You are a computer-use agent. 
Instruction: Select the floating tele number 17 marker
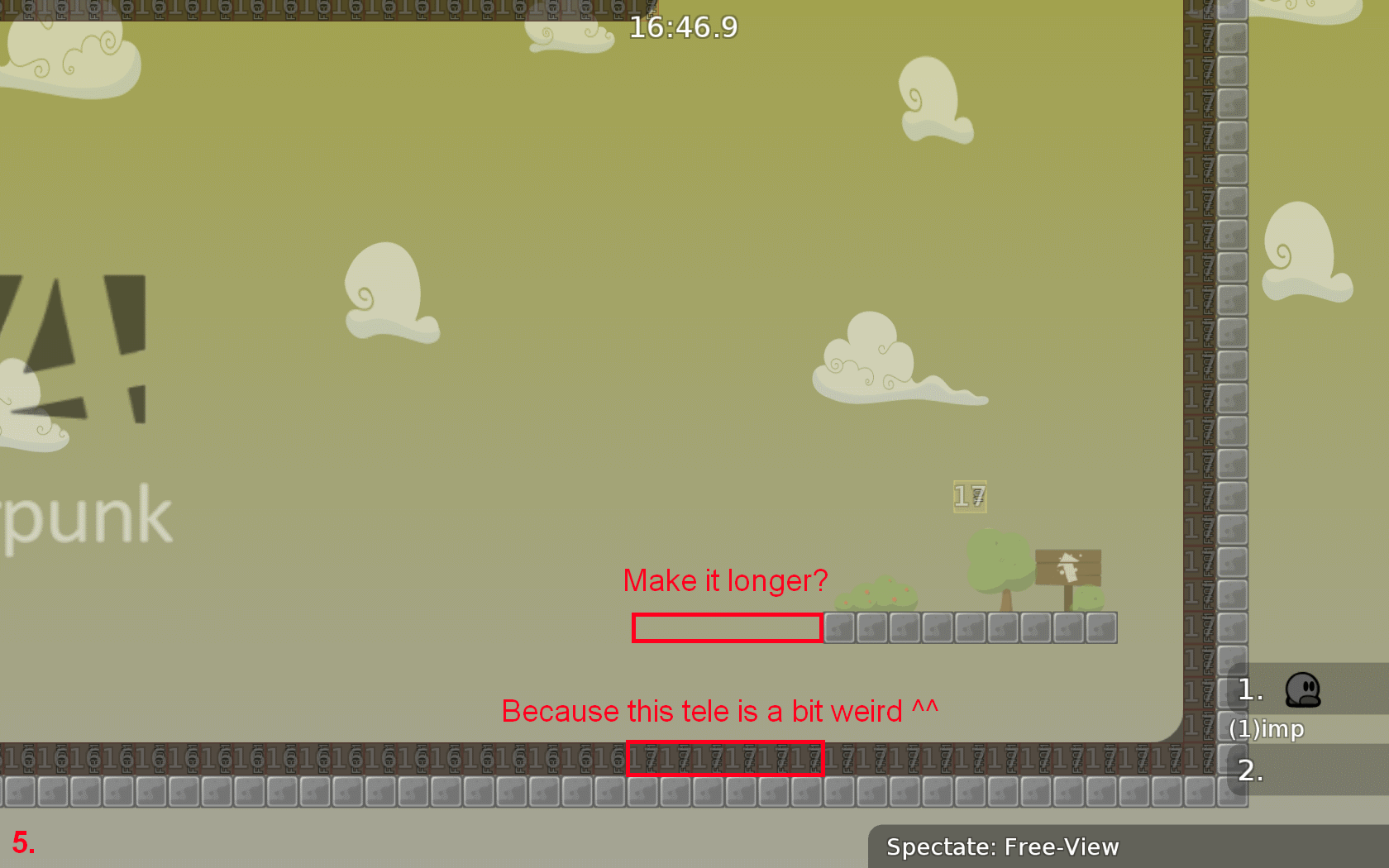(x=969, y=497)
